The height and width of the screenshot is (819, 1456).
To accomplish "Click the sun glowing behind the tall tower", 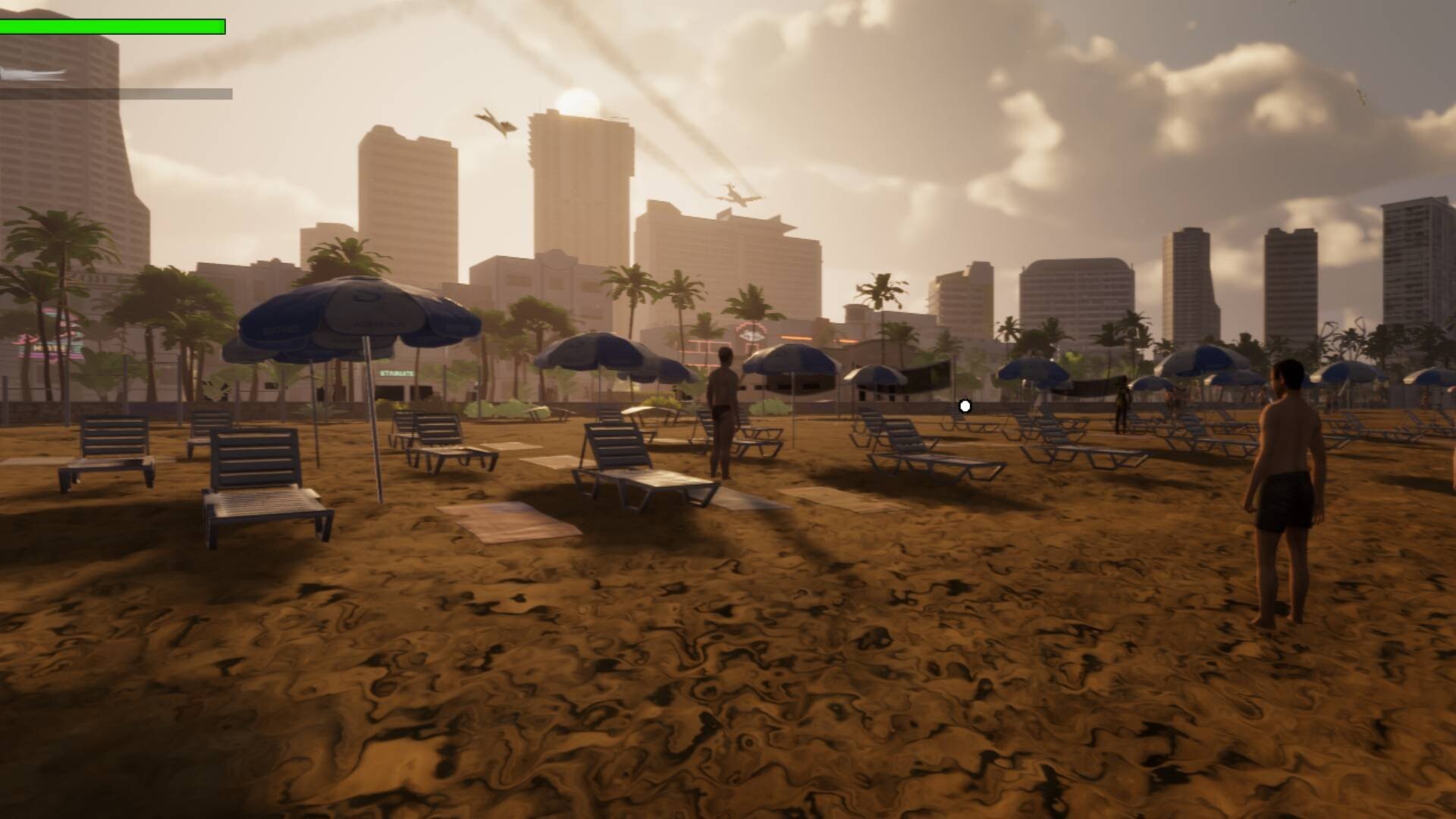I will pos(576,100).
